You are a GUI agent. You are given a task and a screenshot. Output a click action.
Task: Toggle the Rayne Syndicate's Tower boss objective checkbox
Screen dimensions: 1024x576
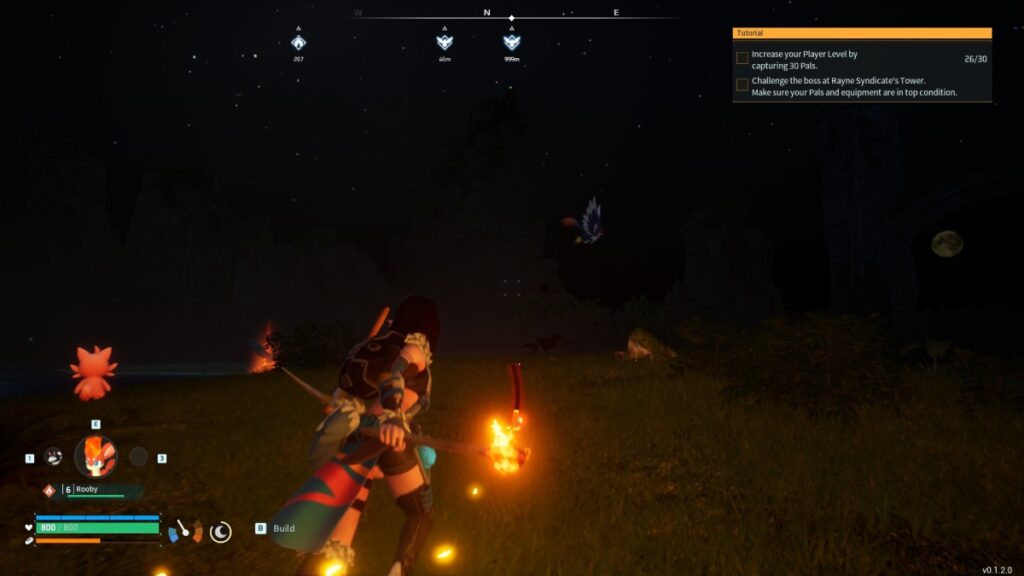[742, 84]
